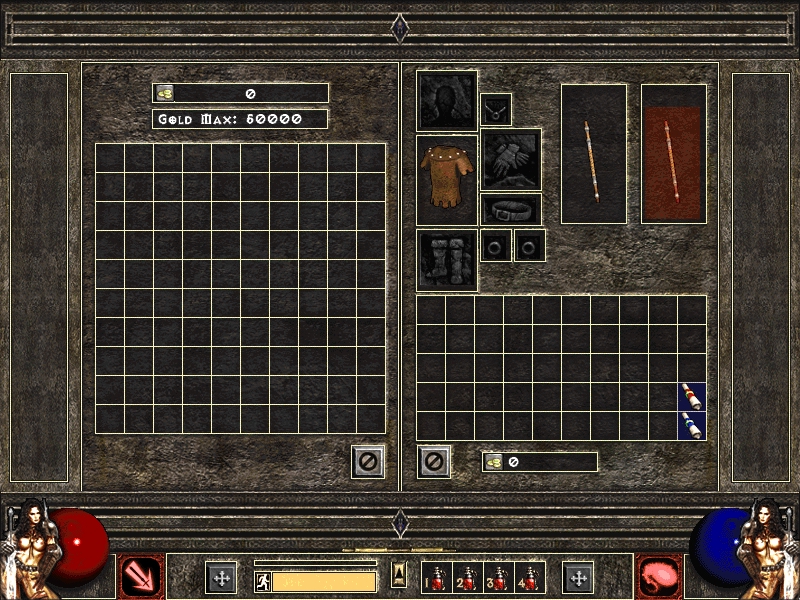Use the red potion in belt slot 4

coord(530,578)
